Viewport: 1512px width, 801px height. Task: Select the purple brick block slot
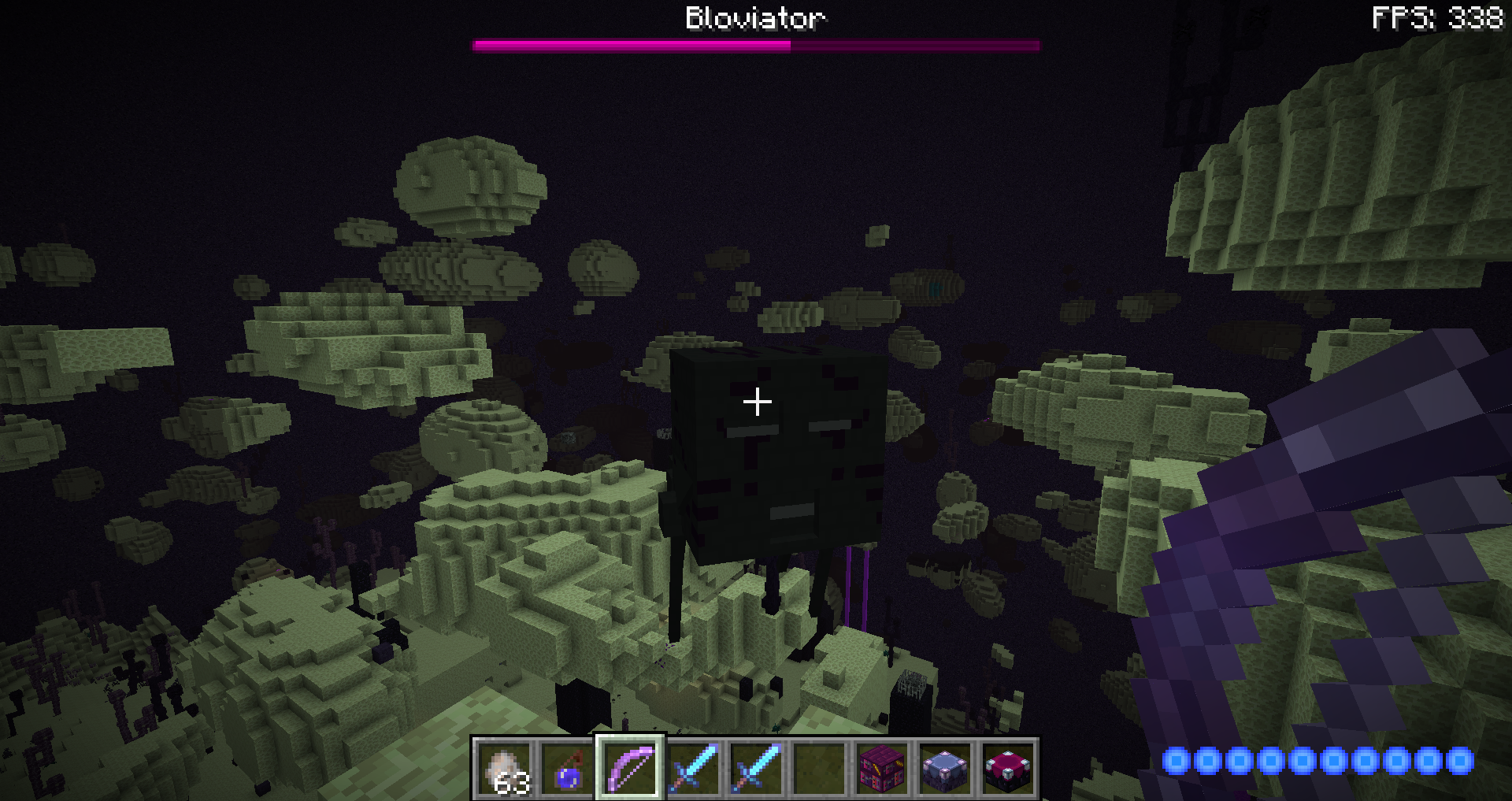[882, 768]
